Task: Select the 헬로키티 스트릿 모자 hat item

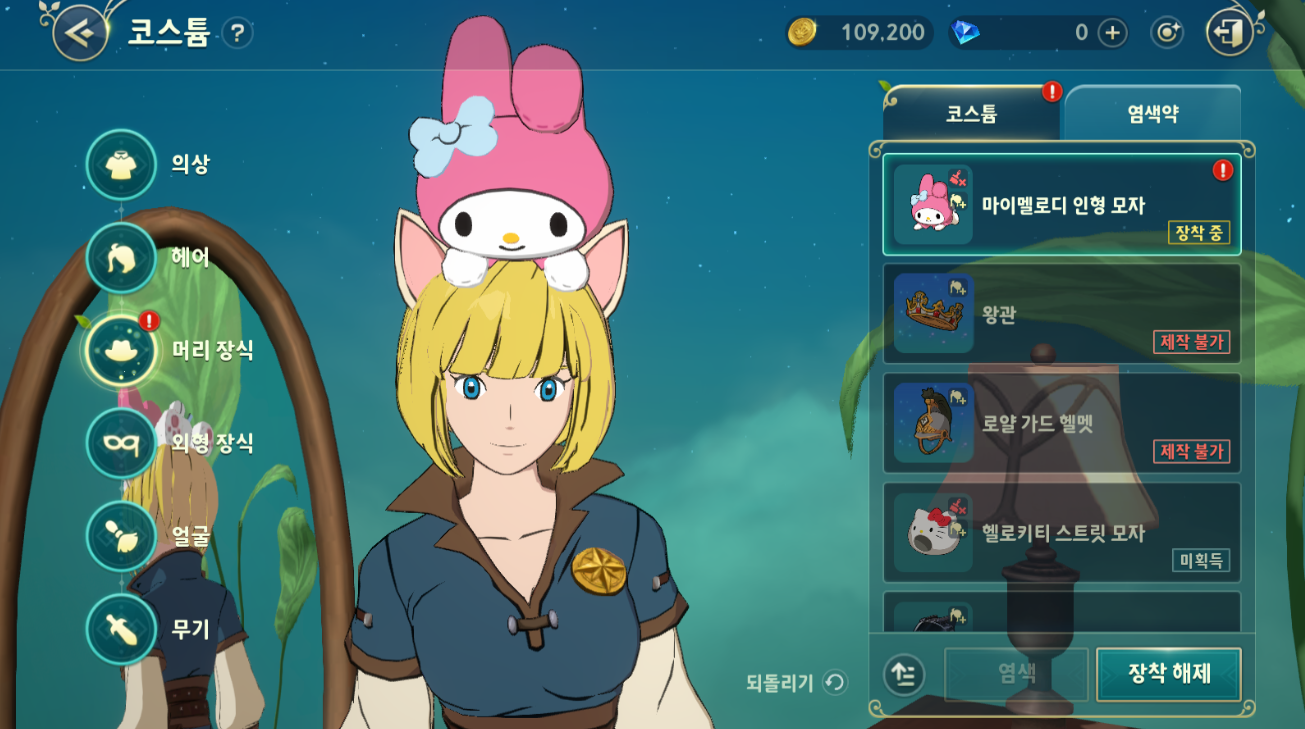Action: (1061, 533)
